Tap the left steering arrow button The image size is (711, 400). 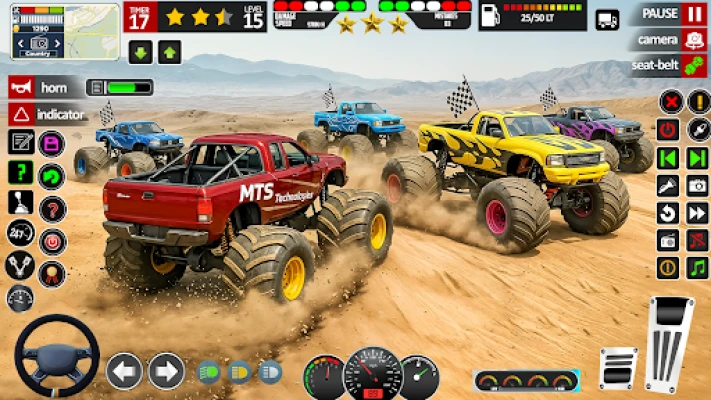[x=124, y=371]
